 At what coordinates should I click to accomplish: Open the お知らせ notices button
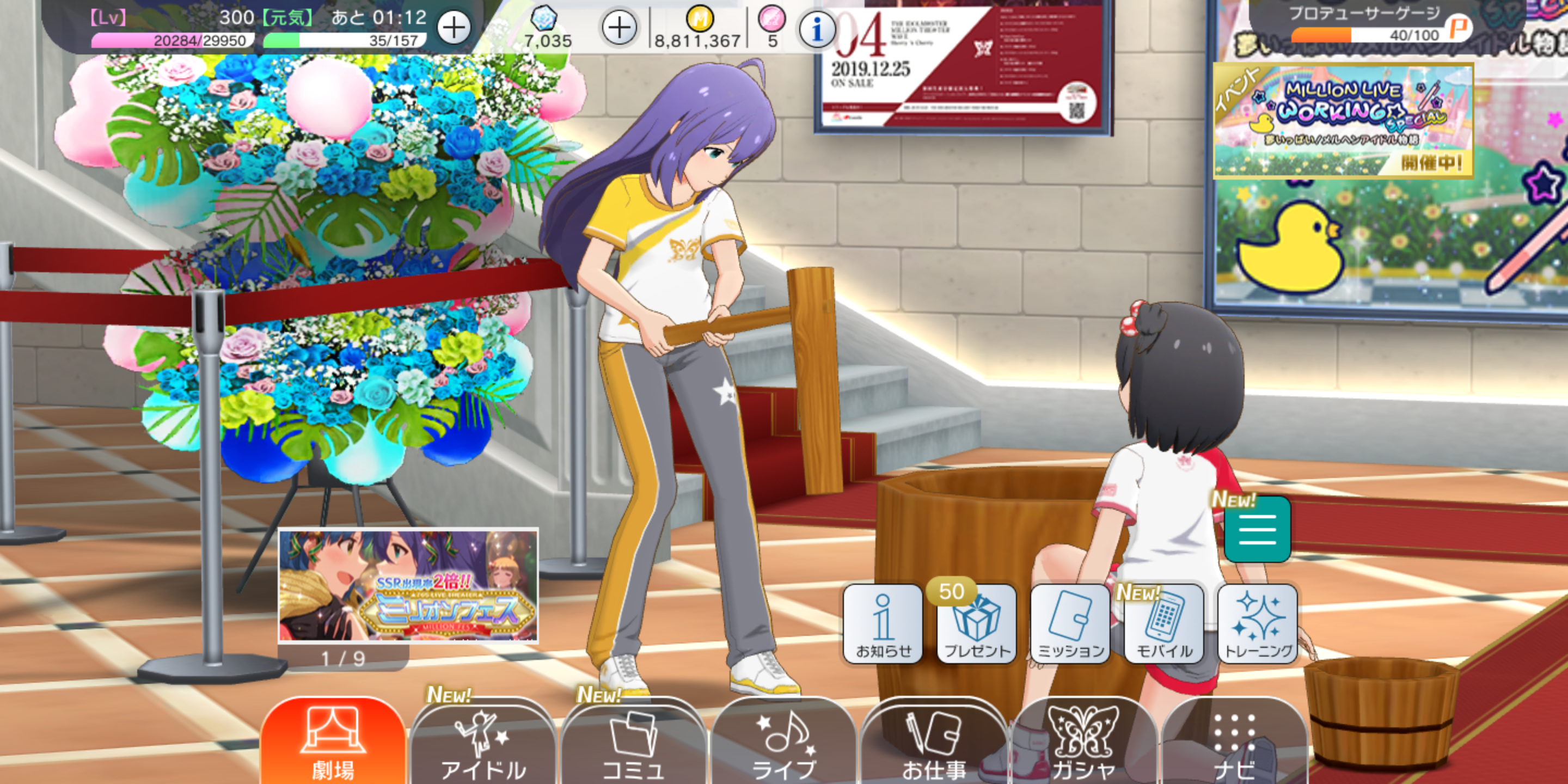[x=883, y=624]
